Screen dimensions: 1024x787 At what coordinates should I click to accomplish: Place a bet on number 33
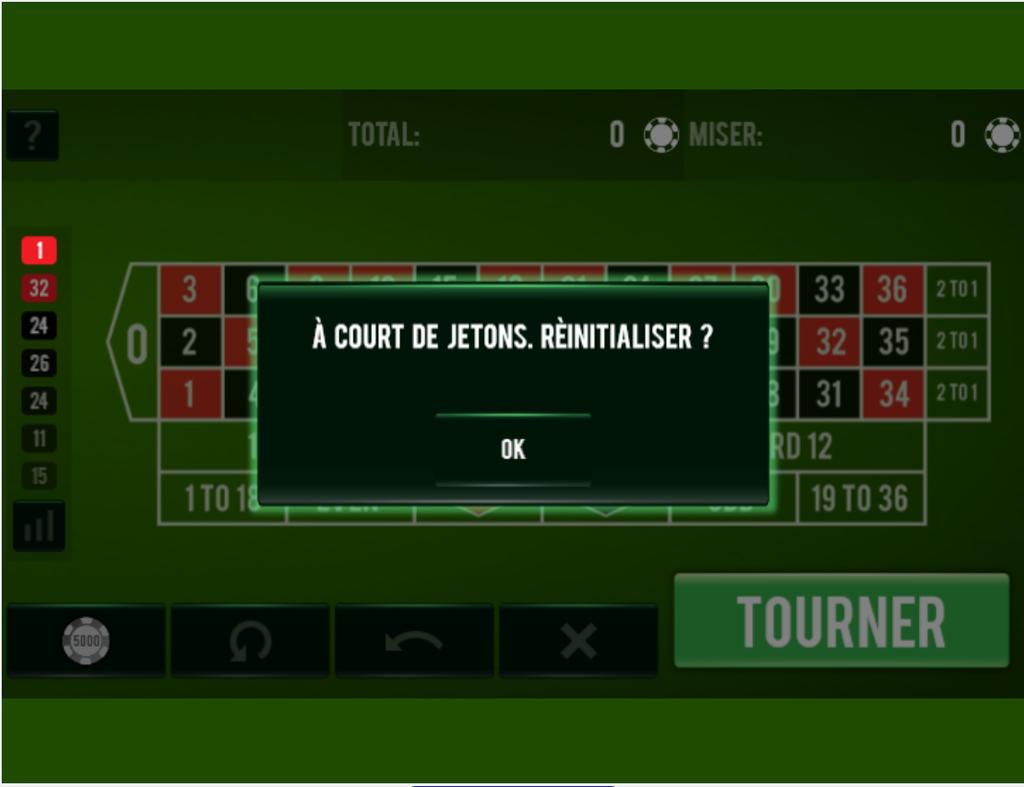829,290
